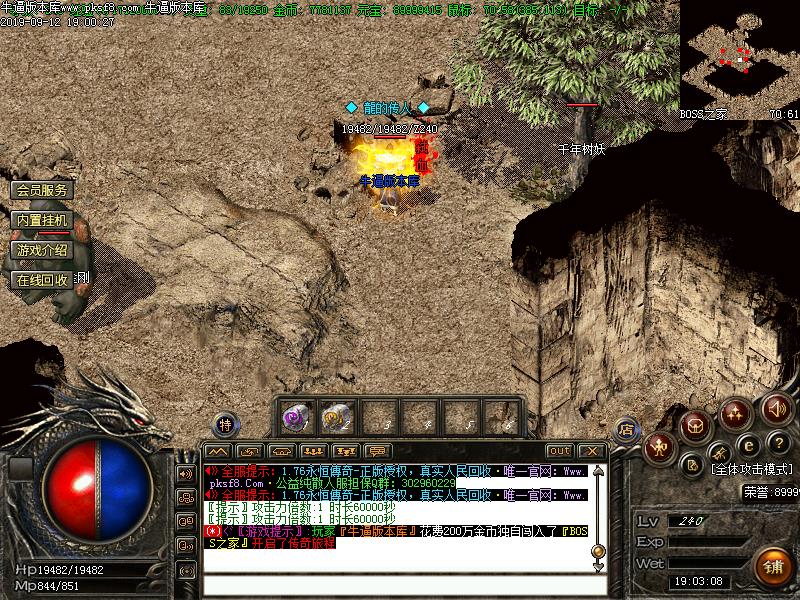Click the round 'e' icon button
This screenshot has height=600, width=800.
click(746, 444)
